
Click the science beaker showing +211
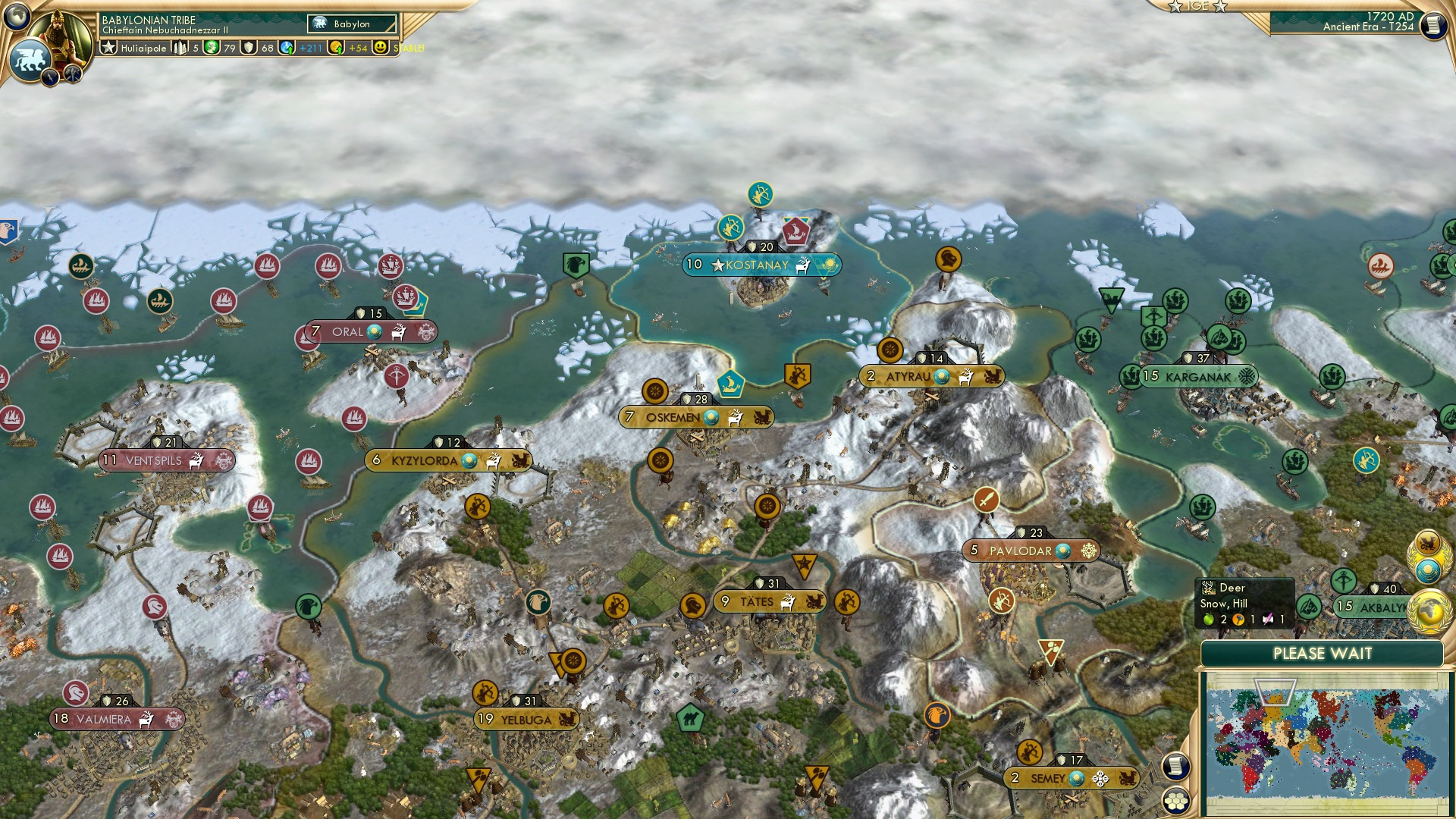coord(287,47)
